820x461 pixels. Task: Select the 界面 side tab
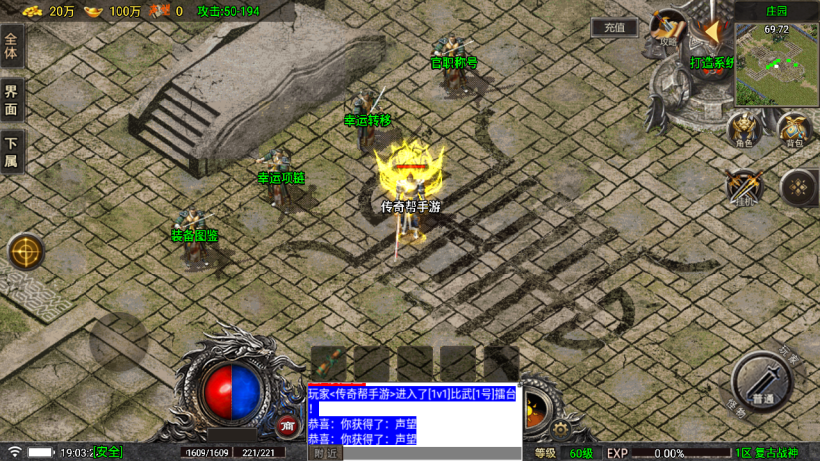12,99
